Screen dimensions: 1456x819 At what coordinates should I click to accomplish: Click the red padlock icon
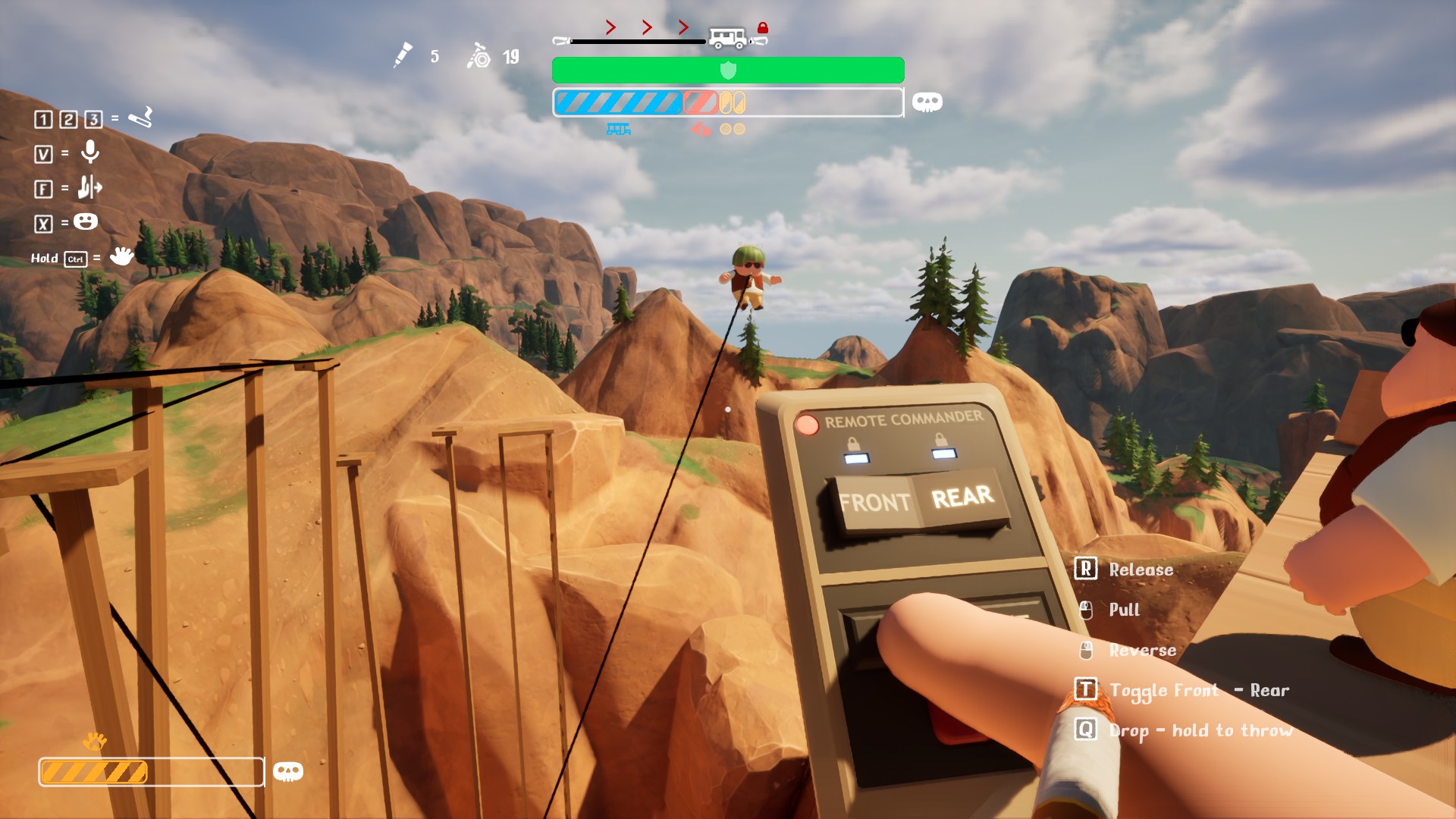point(763,28)
